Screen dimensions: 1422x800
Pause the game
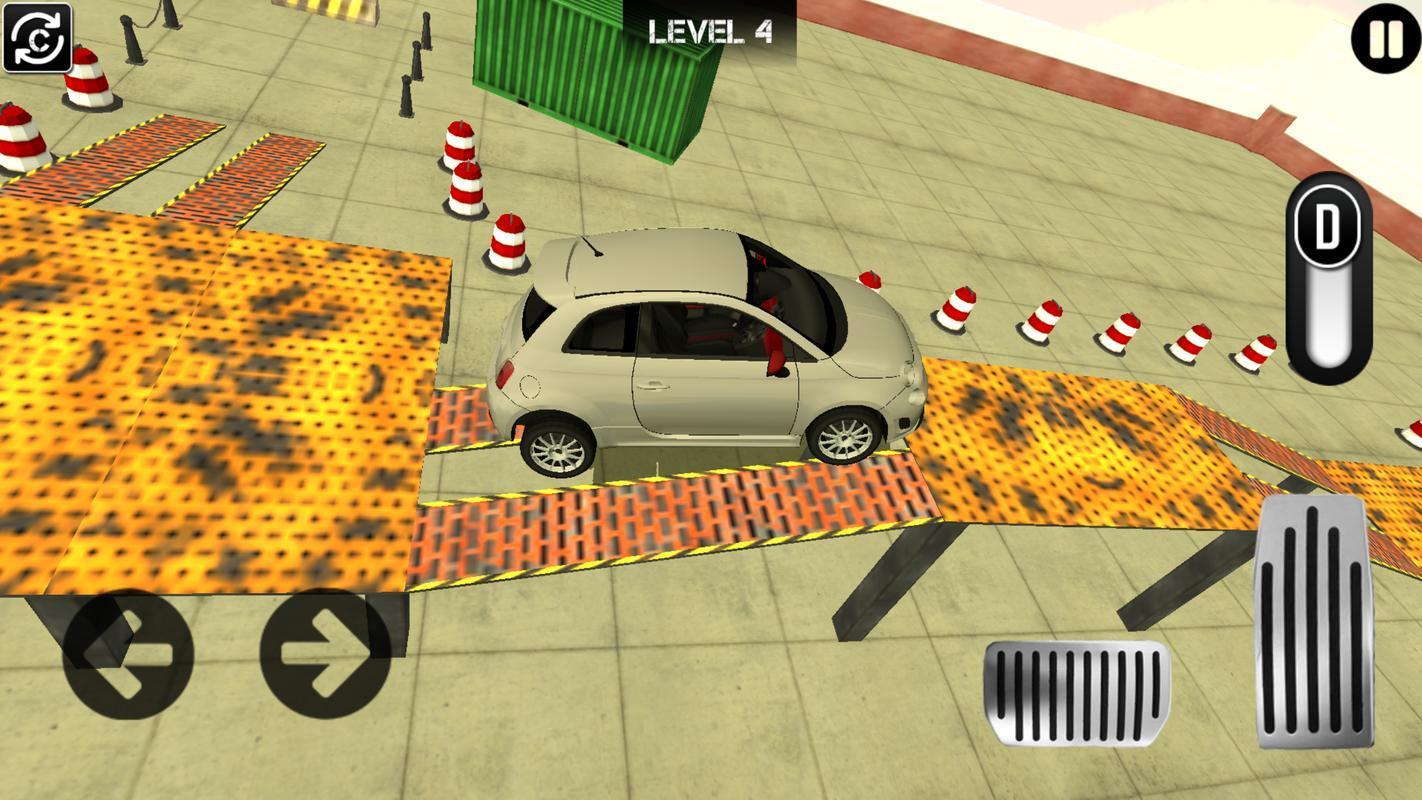(x=1385, y=40)
